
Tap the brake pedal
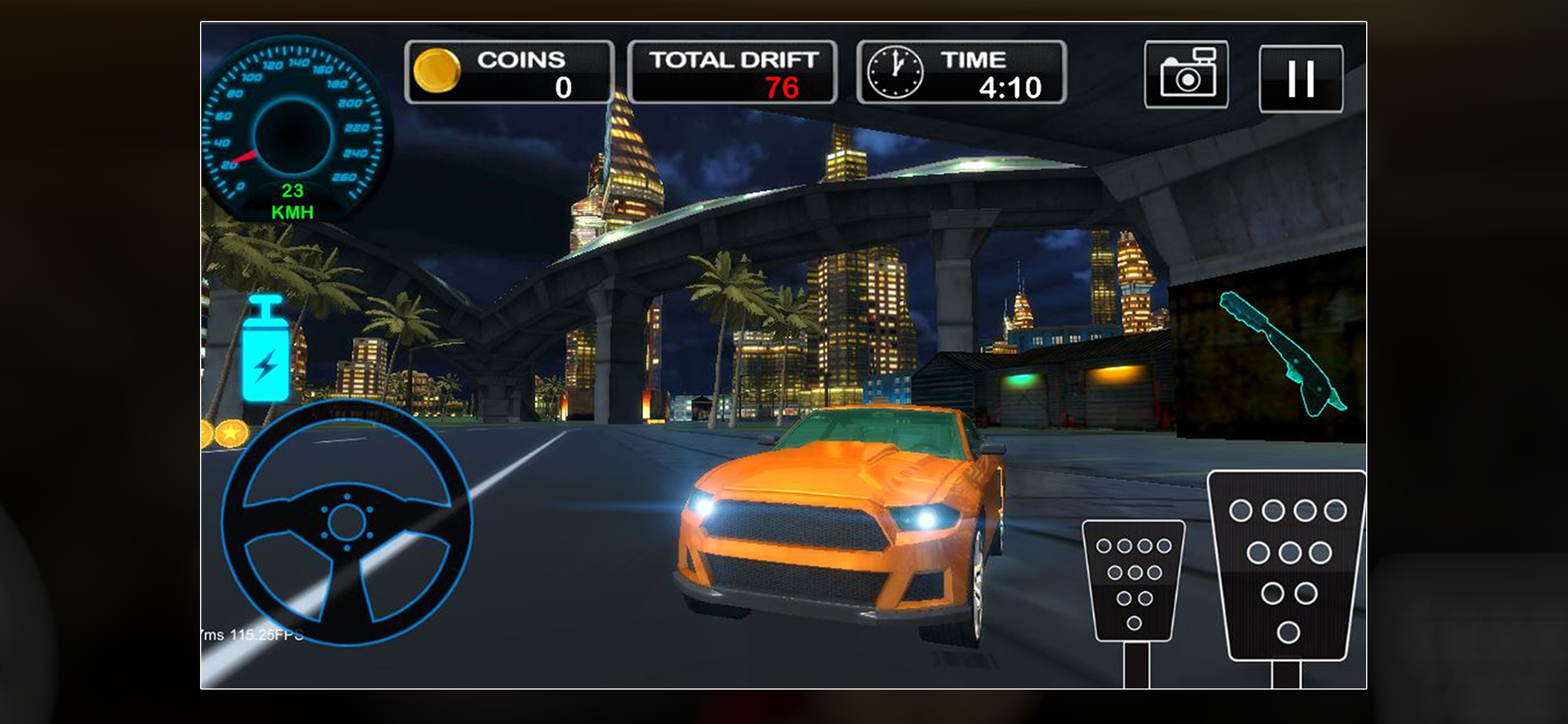point(1133,579)
